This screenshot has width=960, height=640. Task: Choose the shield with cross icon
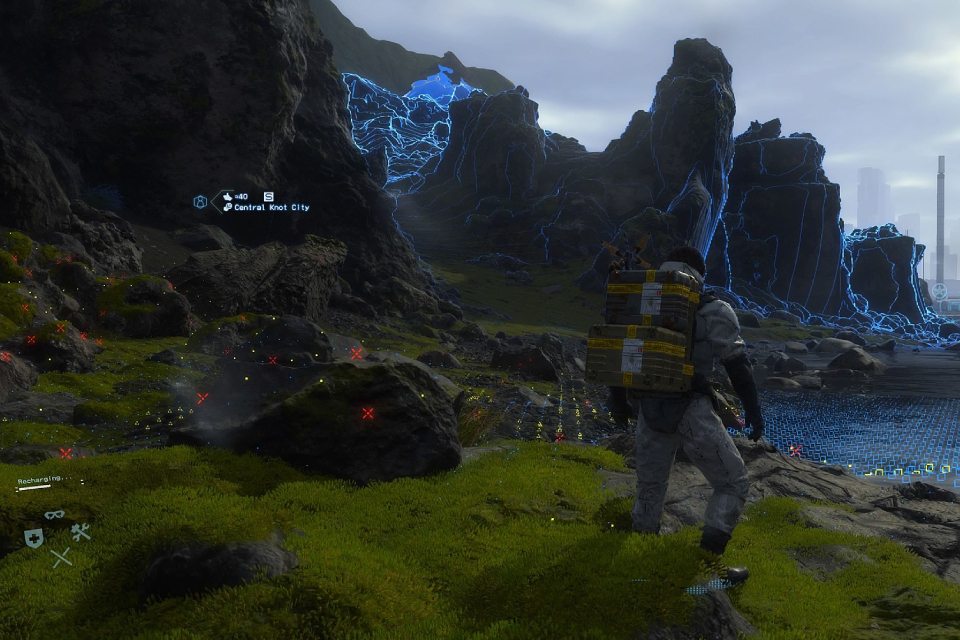[33, 538]
